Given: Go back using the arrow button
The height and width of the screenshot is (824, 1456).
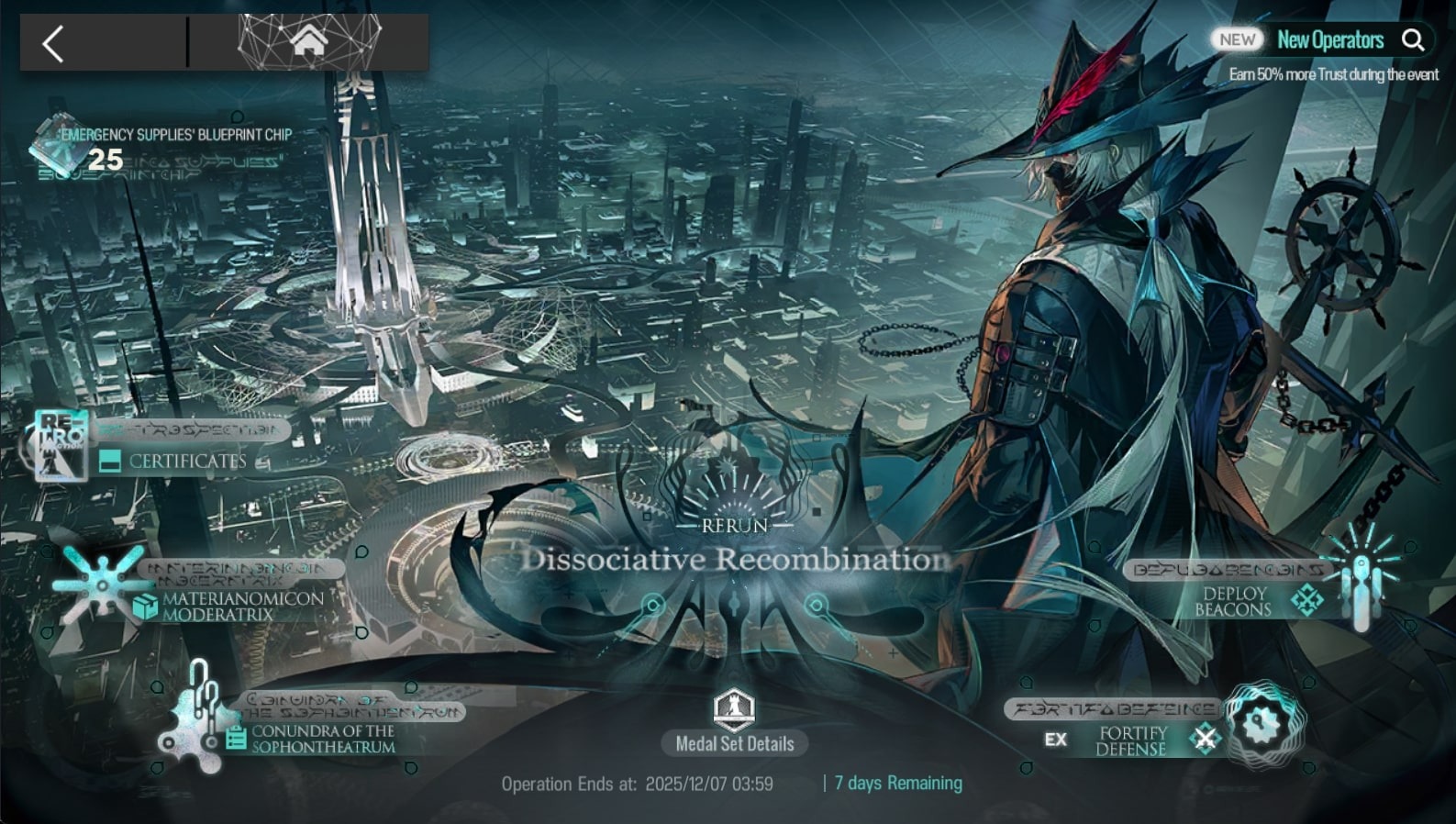Looking at the screenshot, I should [x=53, y=43].
